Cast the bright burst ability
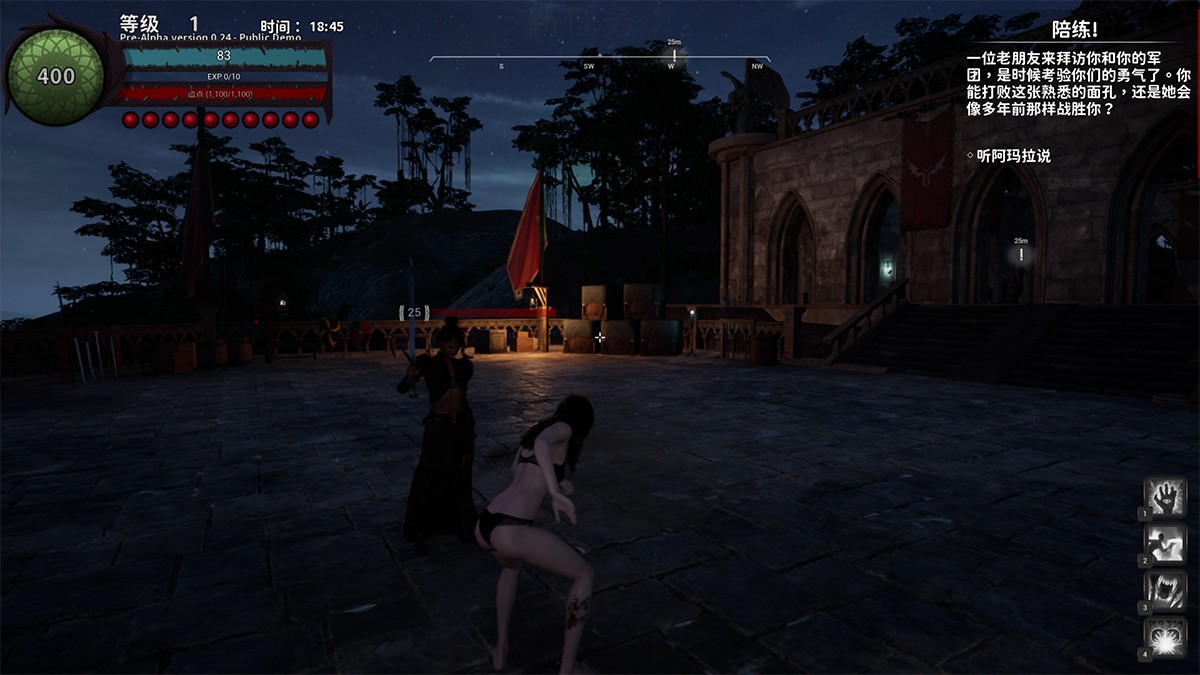Screen dimensions: 1200x675 tap(1165, 636)
